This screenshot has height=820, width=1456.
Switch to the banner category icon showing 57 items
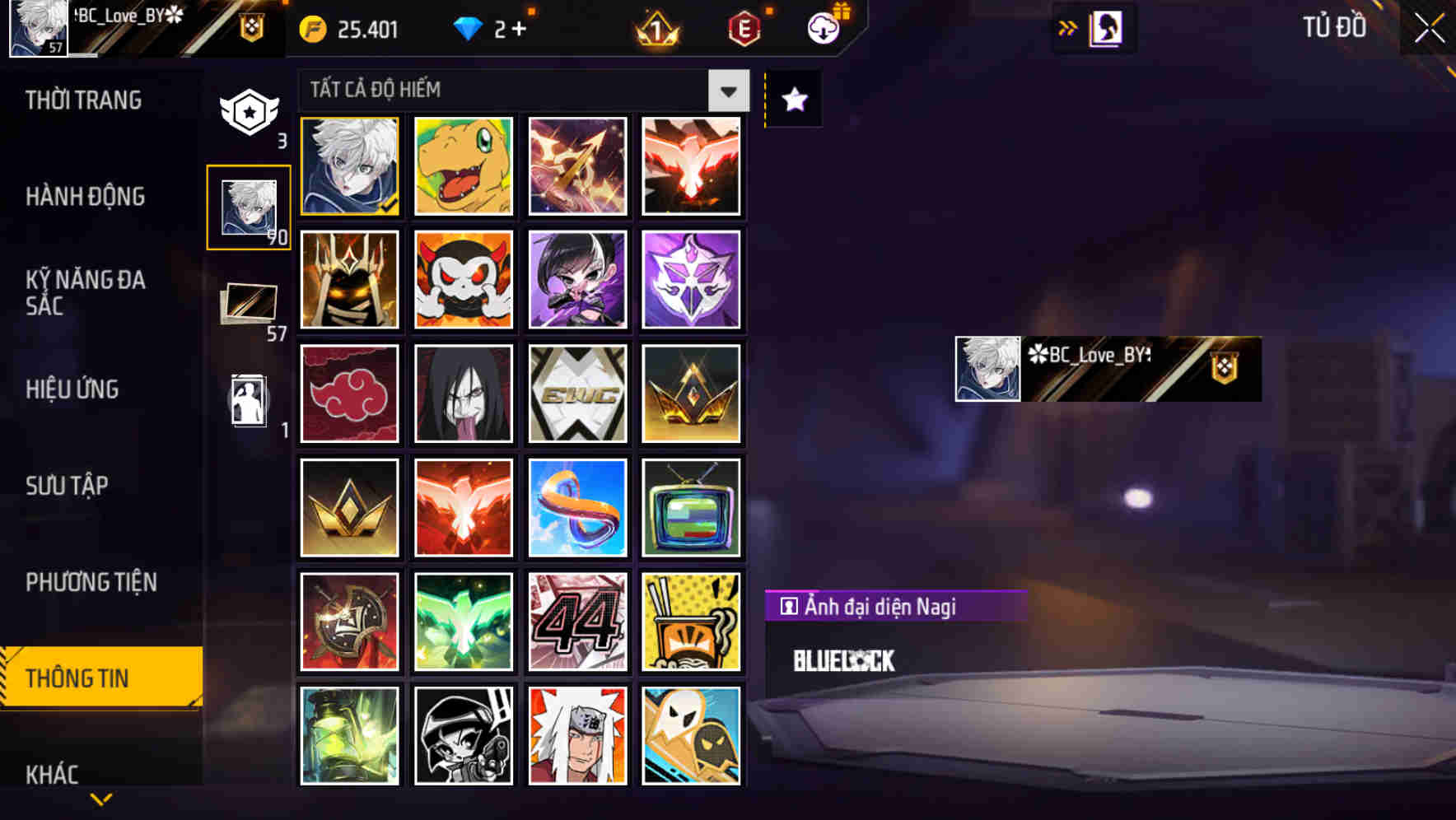pos(250,305)
